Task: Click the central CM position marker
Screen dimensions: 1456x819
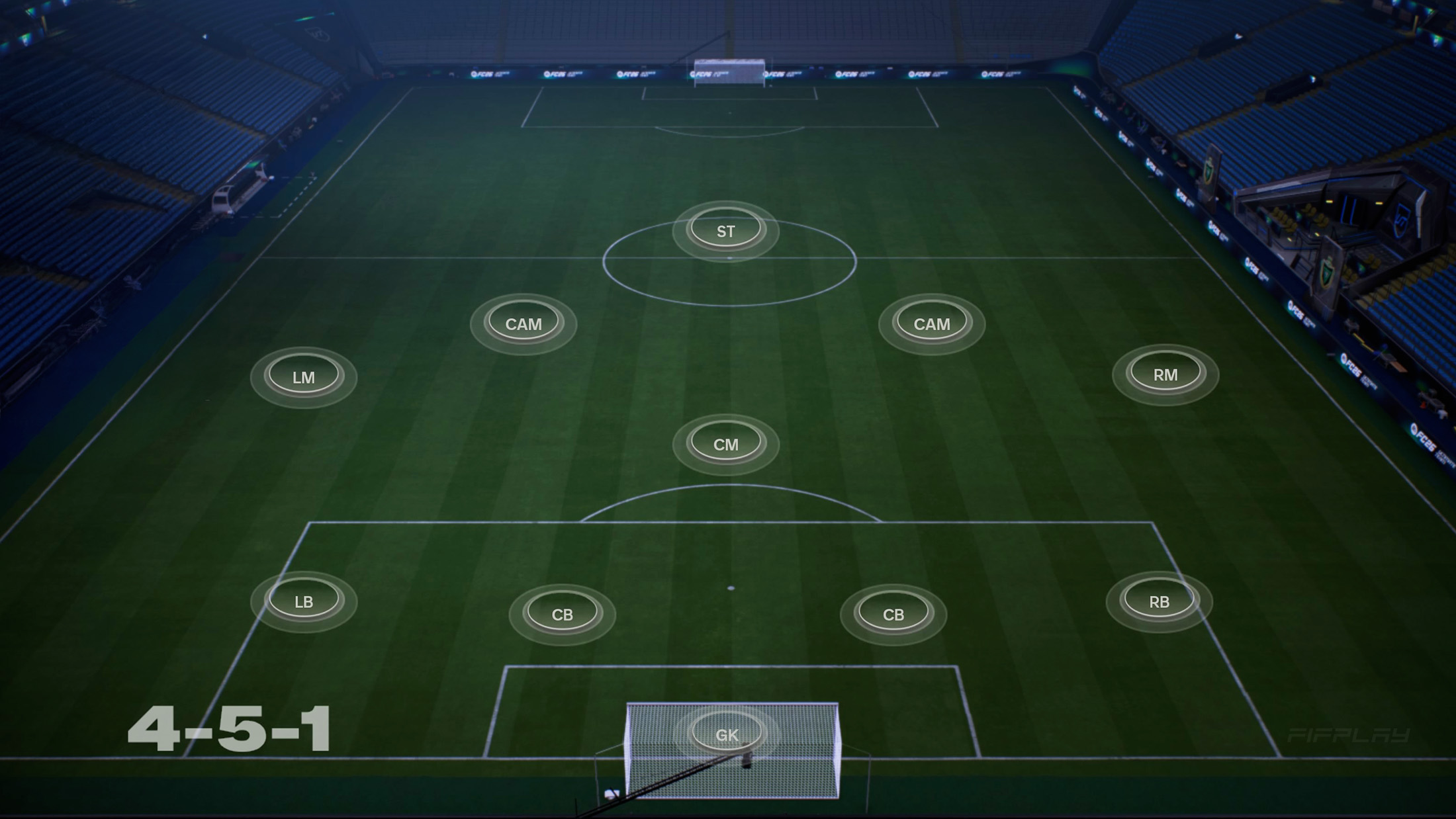Action: 725,445
